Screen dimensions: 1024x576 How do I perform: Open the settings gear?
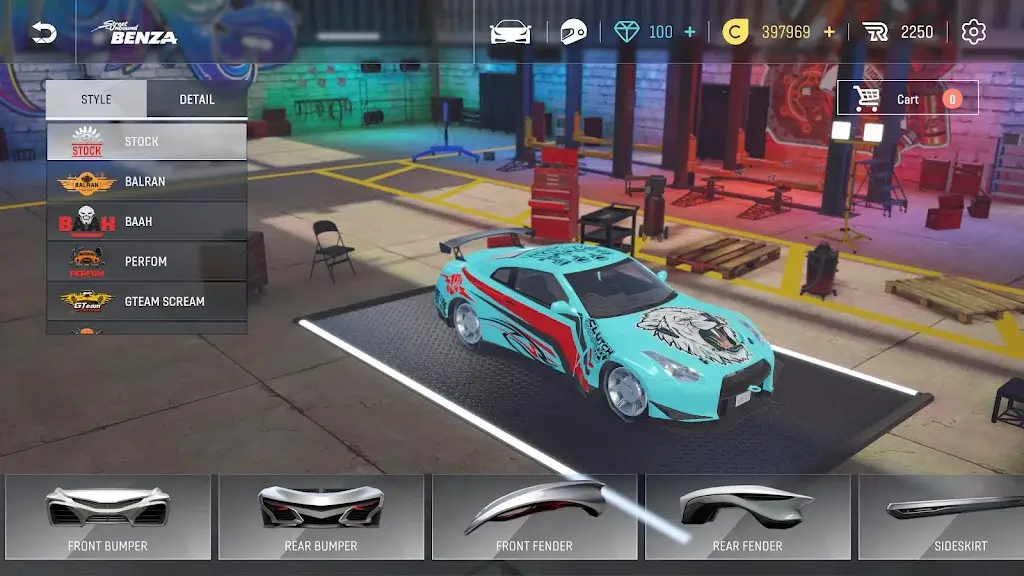click(x=973, y=32)
